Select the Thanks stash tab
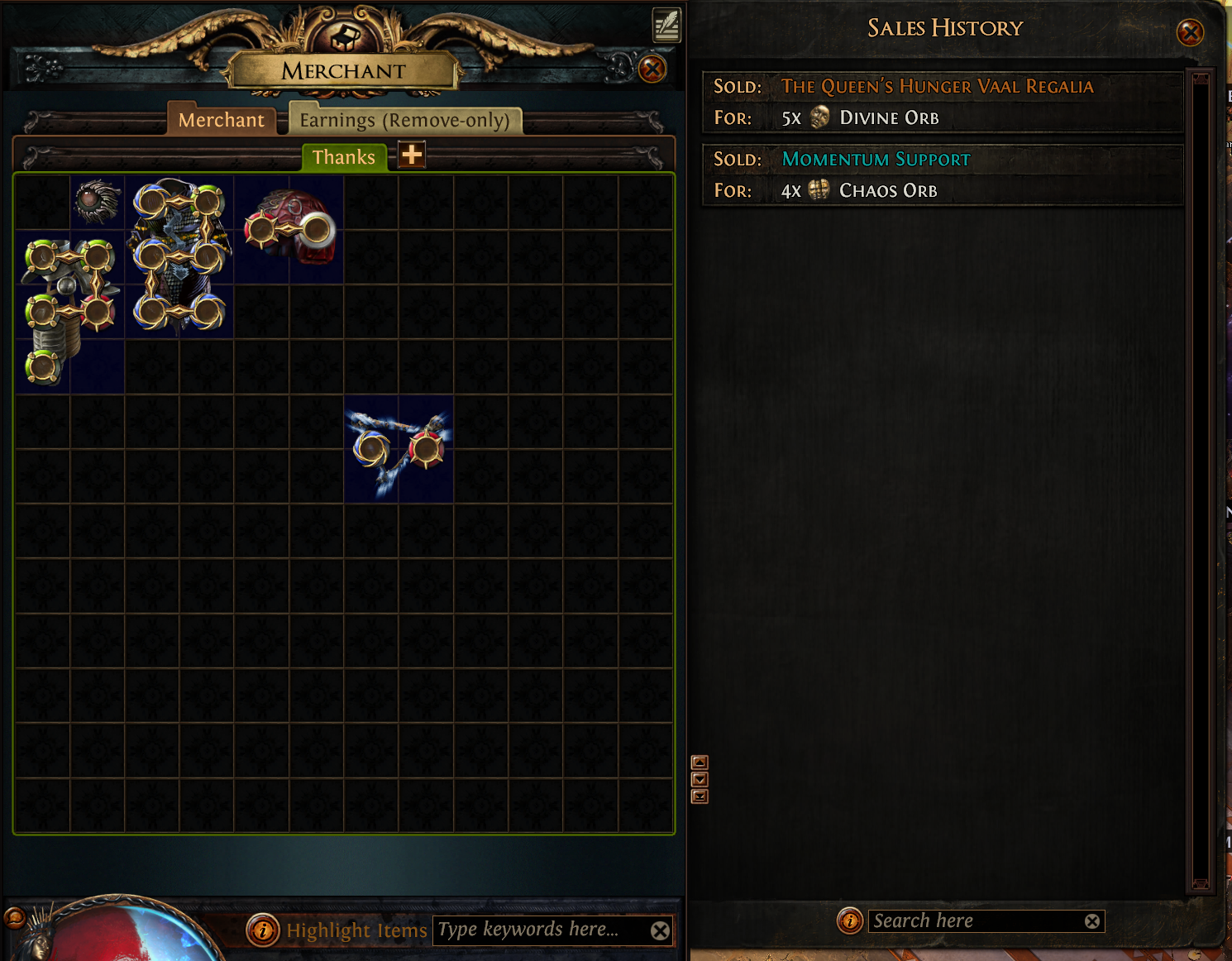 [344, 157]
